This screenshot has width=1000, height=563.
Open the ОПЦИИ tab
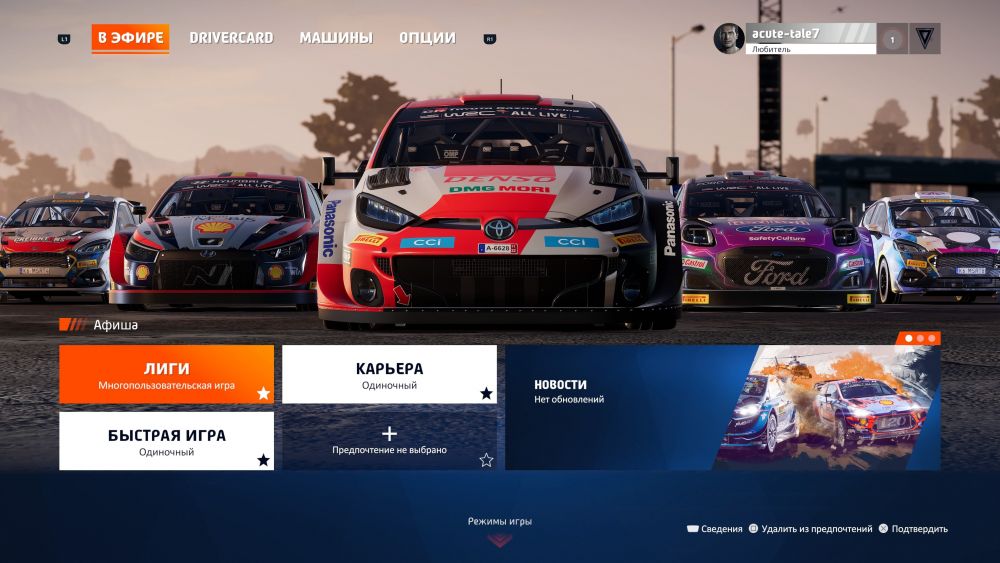coord(427,38)
